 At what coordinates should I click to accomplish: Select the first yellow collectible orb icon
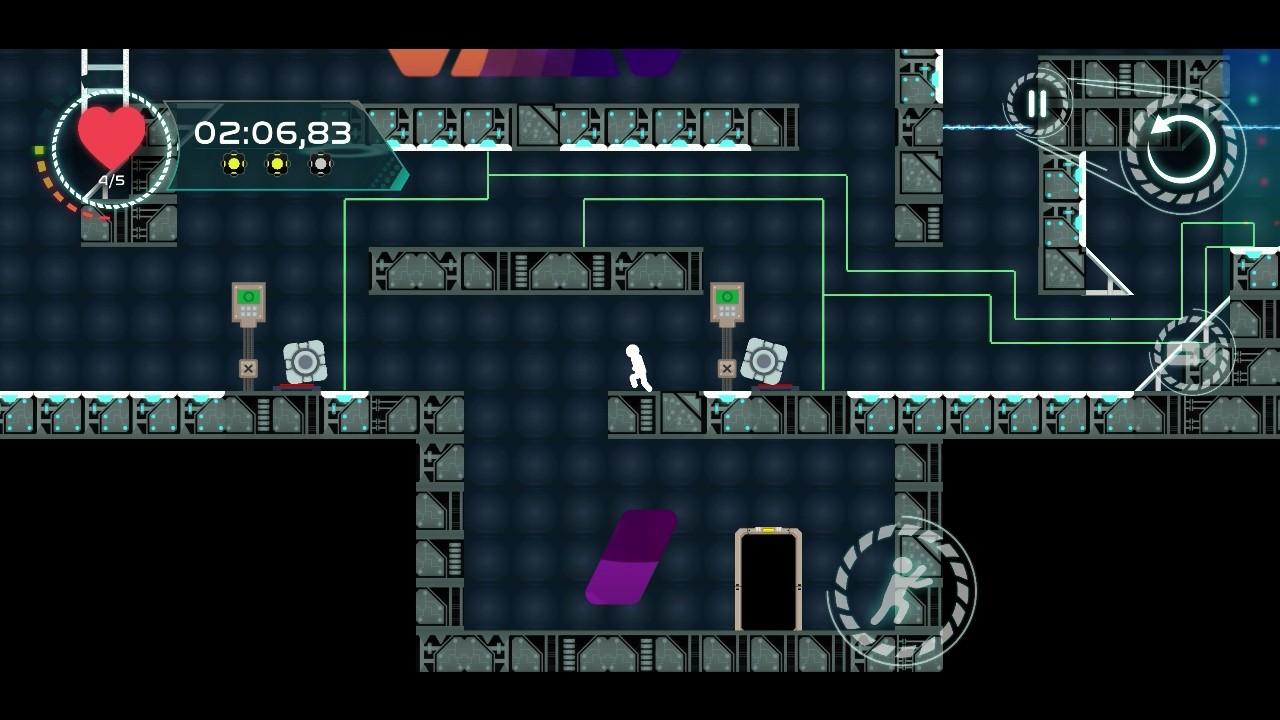coord(235,163)
